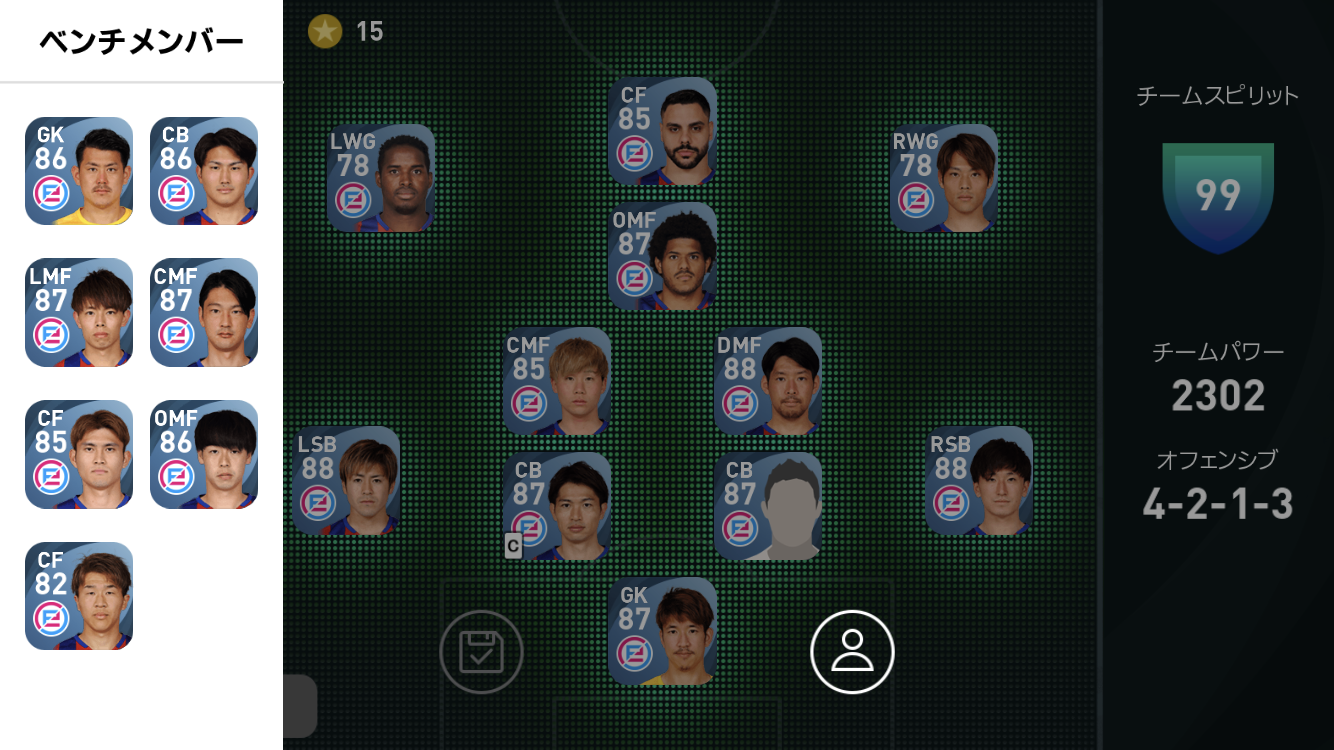Pick the RSB 88 defender card

pos(979,481)
